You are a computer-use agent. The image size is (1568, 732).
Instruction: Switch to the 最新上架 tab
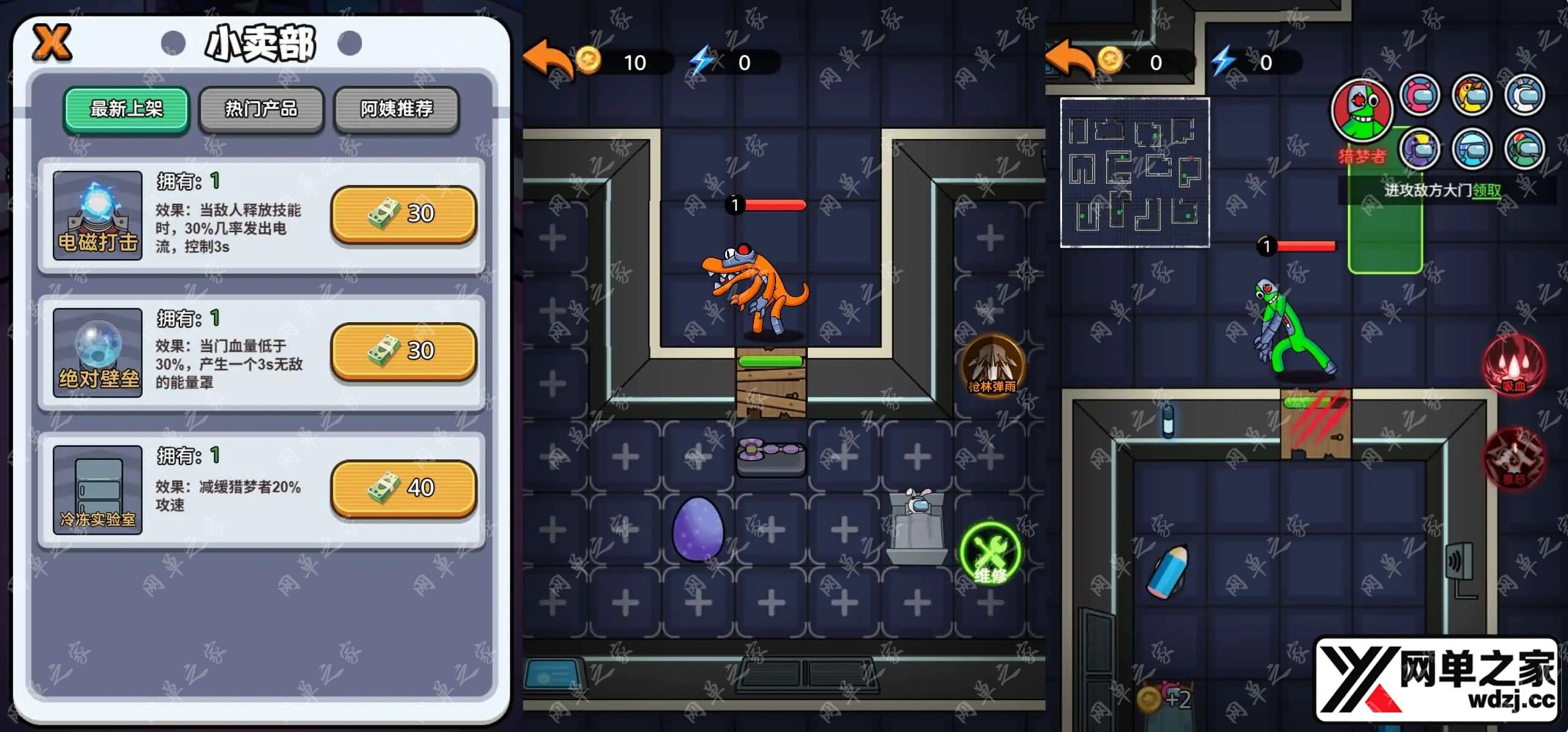(x=126, y=110)
